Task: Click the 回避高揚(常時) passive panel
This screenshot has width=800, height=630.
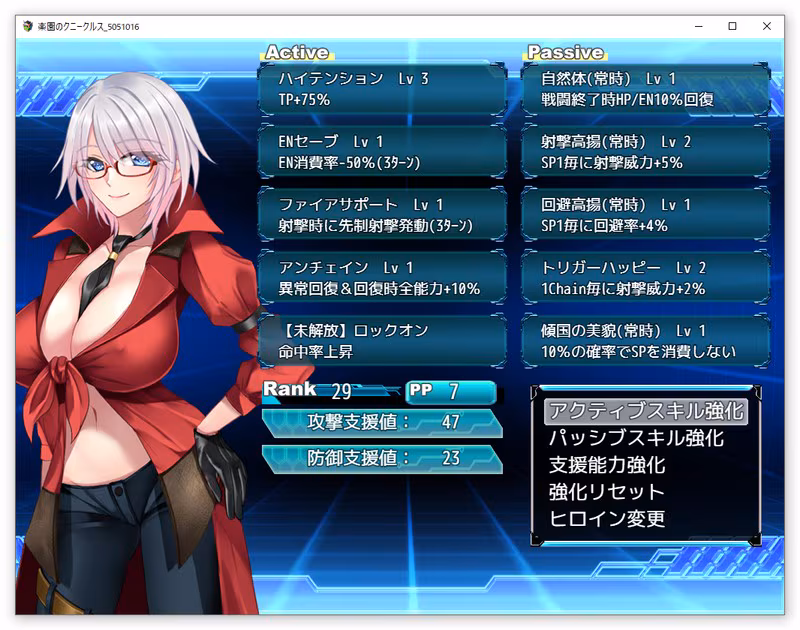Action: (x=646, y=215)
